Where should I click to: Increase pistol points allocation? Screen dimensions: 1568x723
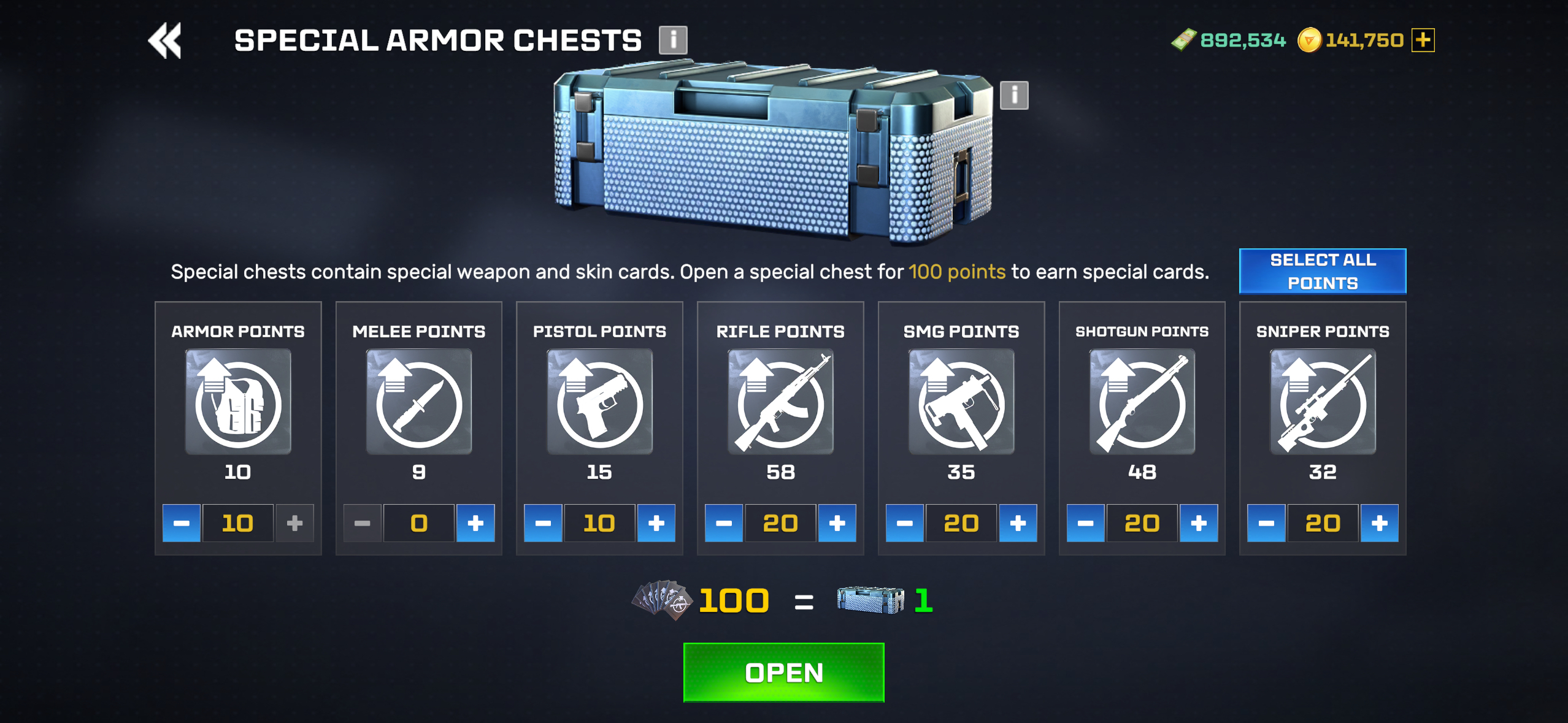pos(656,523)
